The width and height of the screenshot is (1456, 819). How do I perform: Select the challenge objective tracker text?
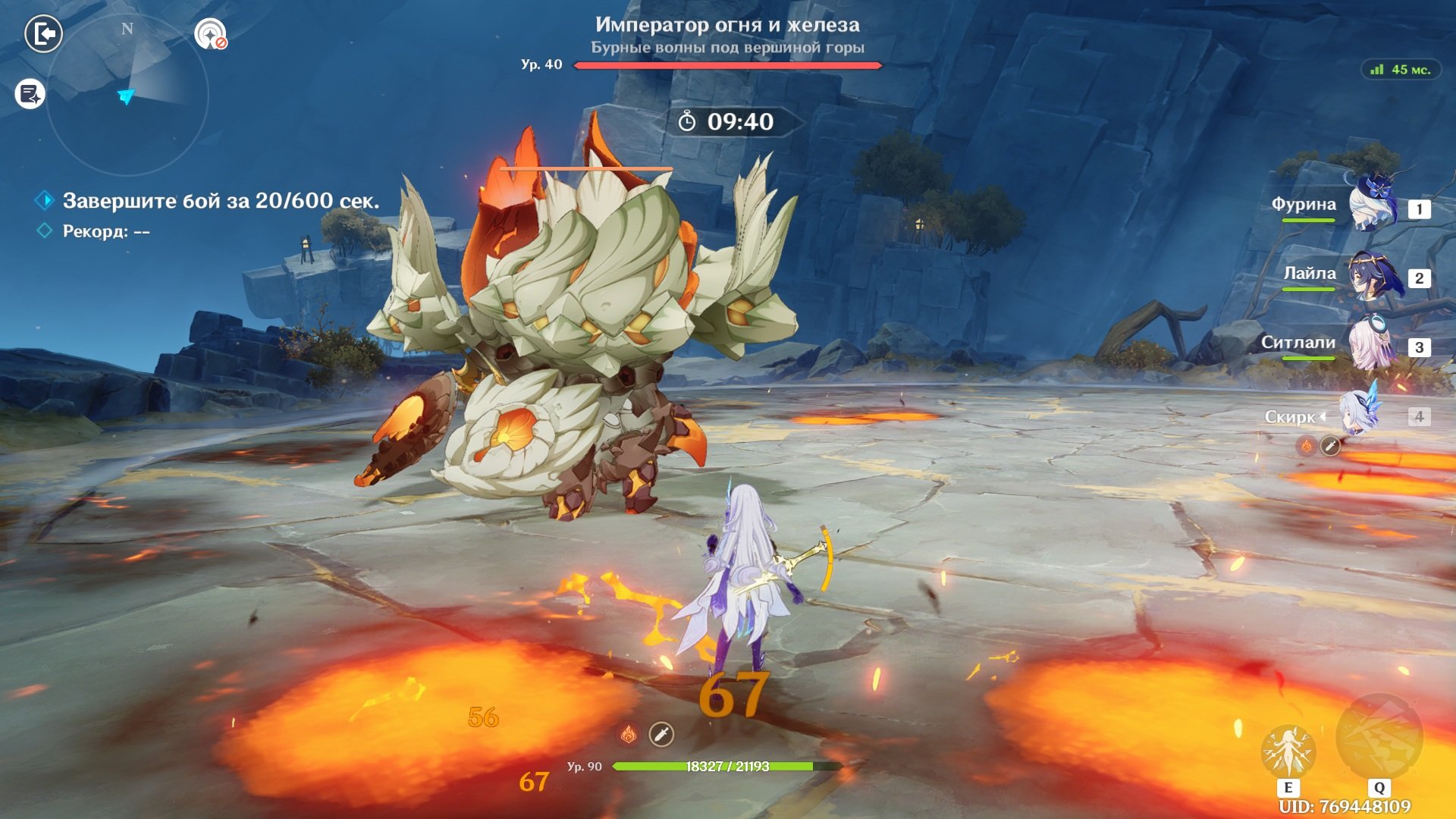[x=221, y=201]
